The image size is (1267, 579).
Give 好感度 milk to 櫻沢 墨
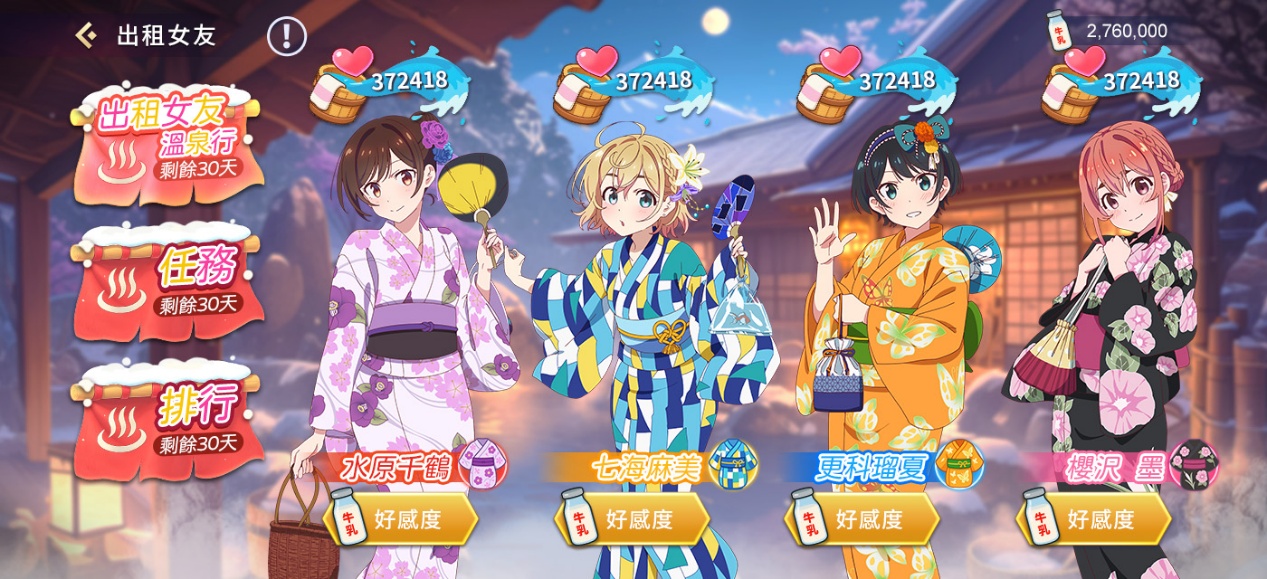point(1094,519)
